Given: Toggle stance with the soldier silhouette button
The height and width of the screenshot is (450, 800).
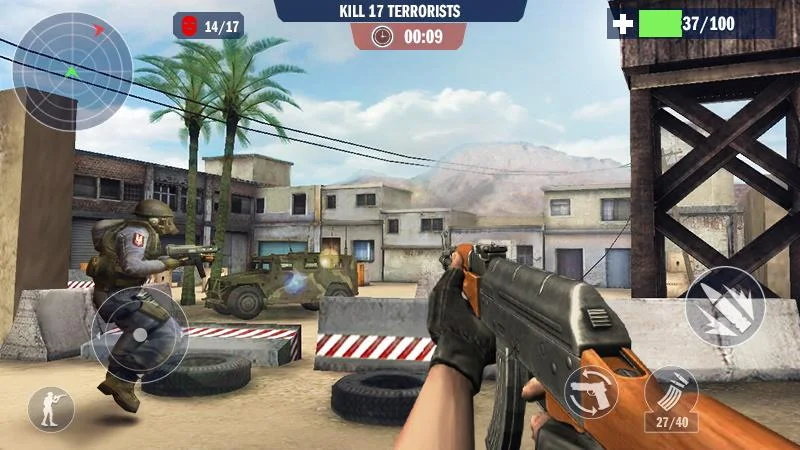Looking at the screenshot, I should (x=51, y=409).
